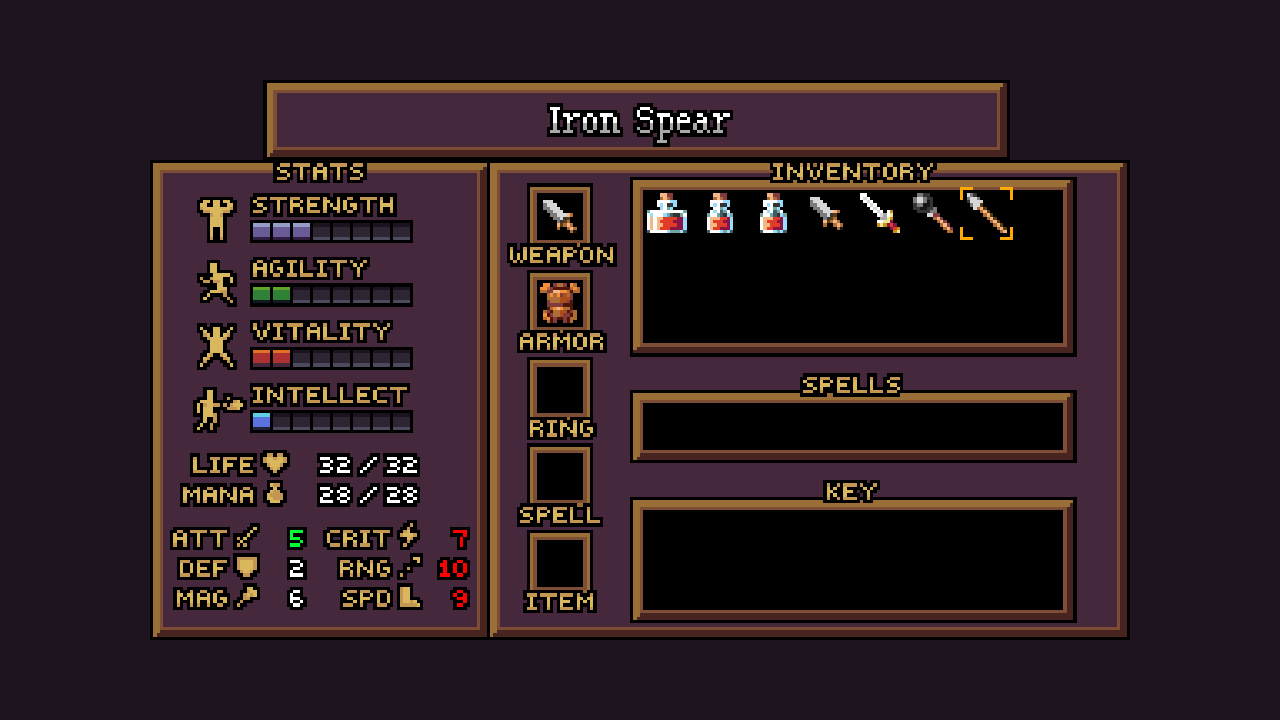This screenshot has height=720, width=1280.
Task: Select the large red potion in inventory
Action: (x=666, y=213)
